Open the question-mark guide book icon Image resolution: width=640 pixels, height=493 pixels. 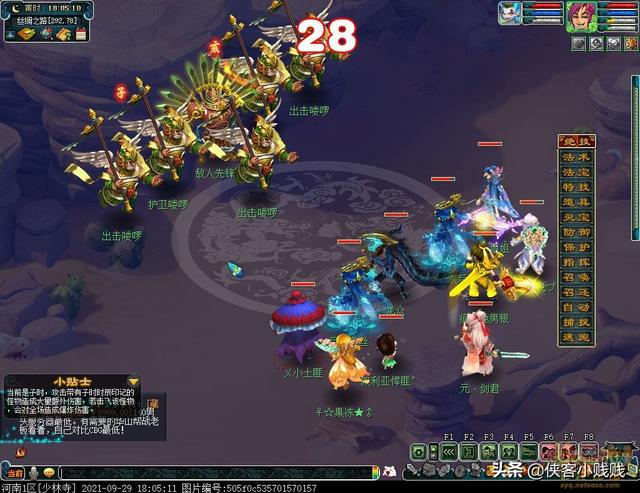coord(62,34)
